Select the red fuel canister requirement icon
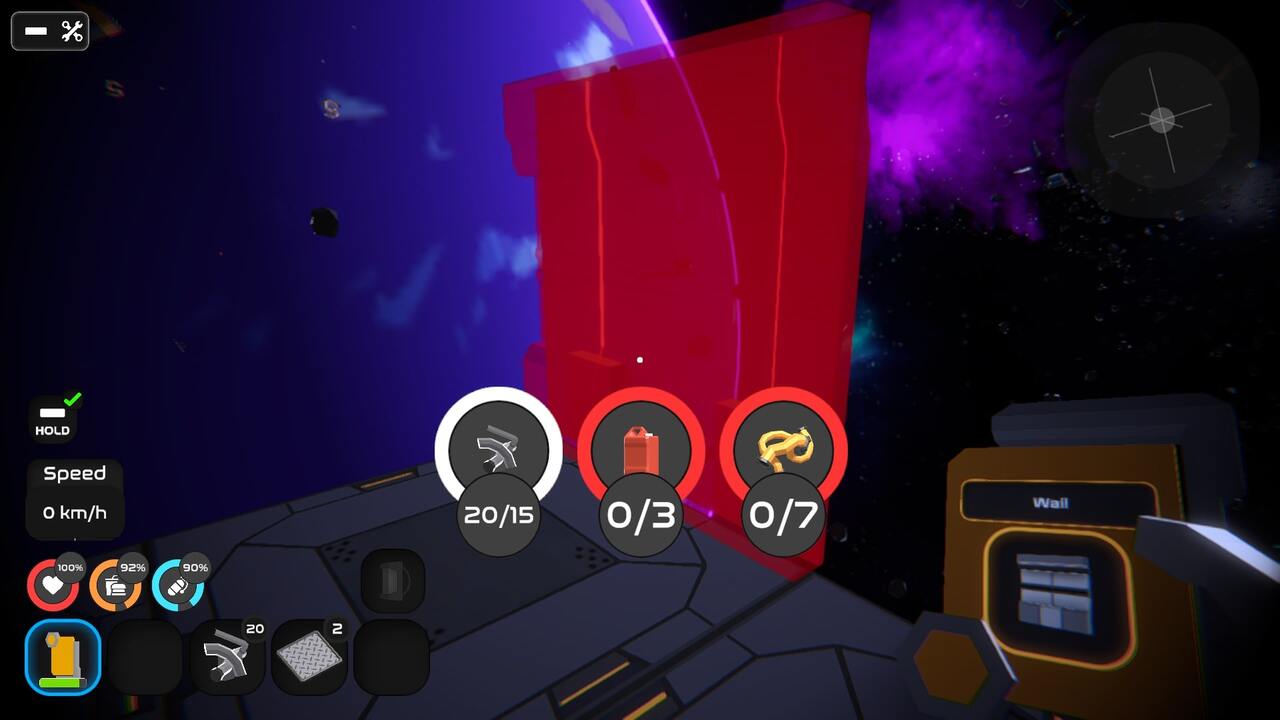The height and width of the screenshot is (720, 1280). (641, 451)
